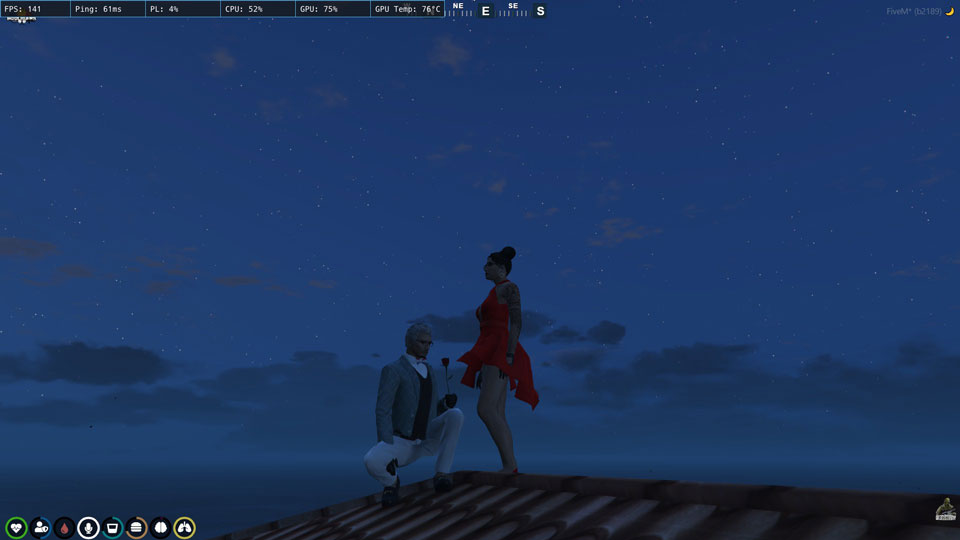Screen dimensions: 960x540
Task: Click the green heartbeat health icon
Action: tap(16, 527)
